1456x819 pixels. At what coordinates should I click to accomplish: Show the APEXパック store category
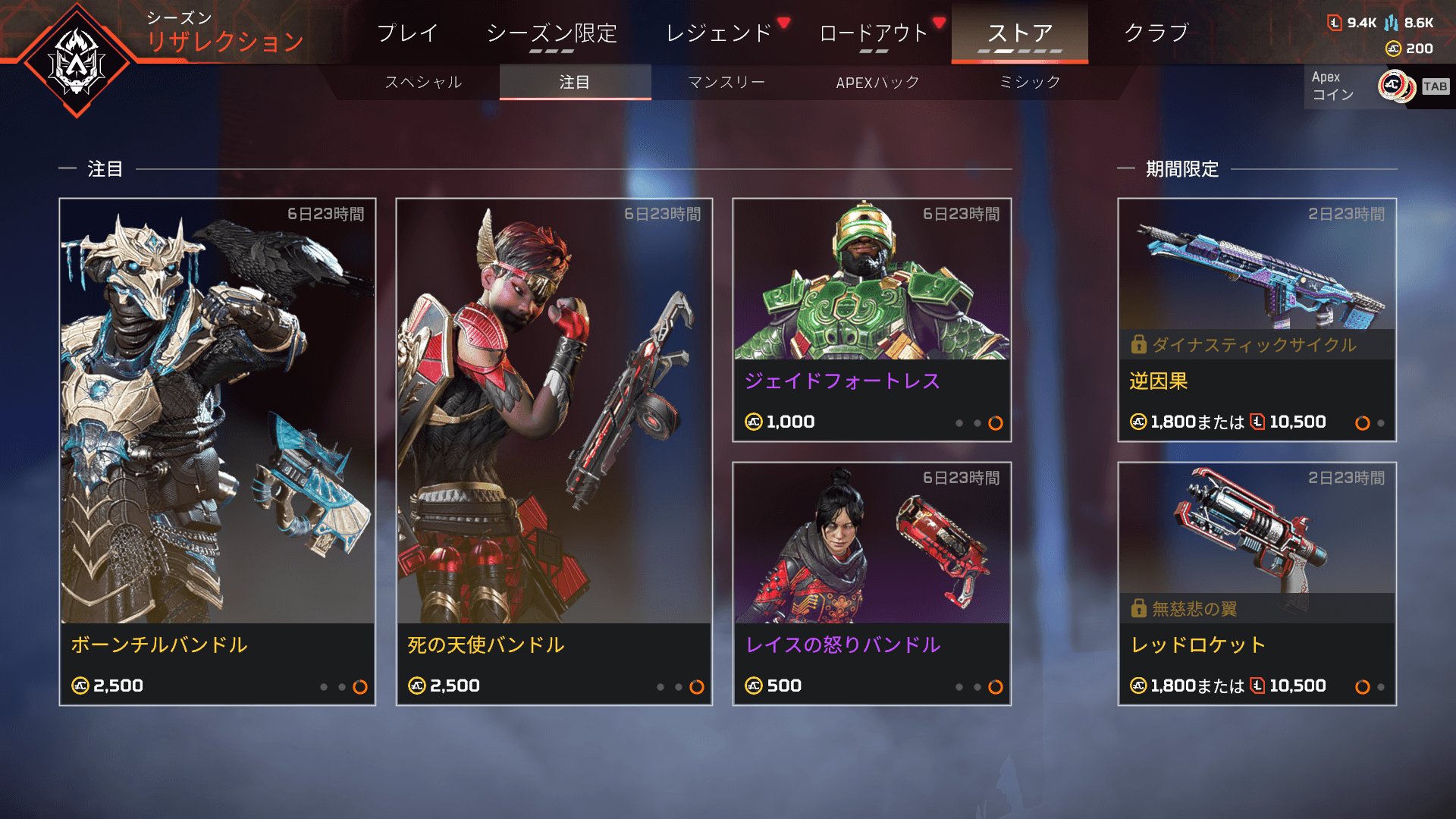click(x=877, y=82)
